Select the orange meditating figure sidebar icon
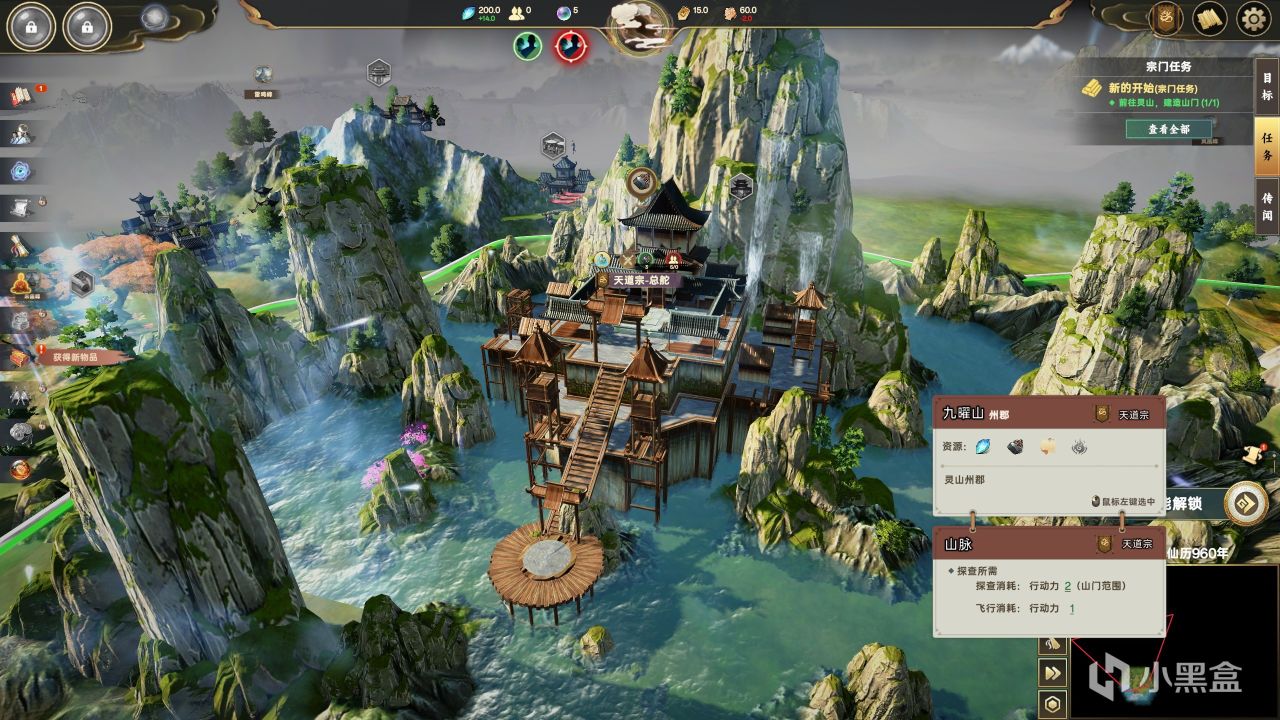Image resolution: width=1280 pixels, height=720 pixels. point(22,284)
